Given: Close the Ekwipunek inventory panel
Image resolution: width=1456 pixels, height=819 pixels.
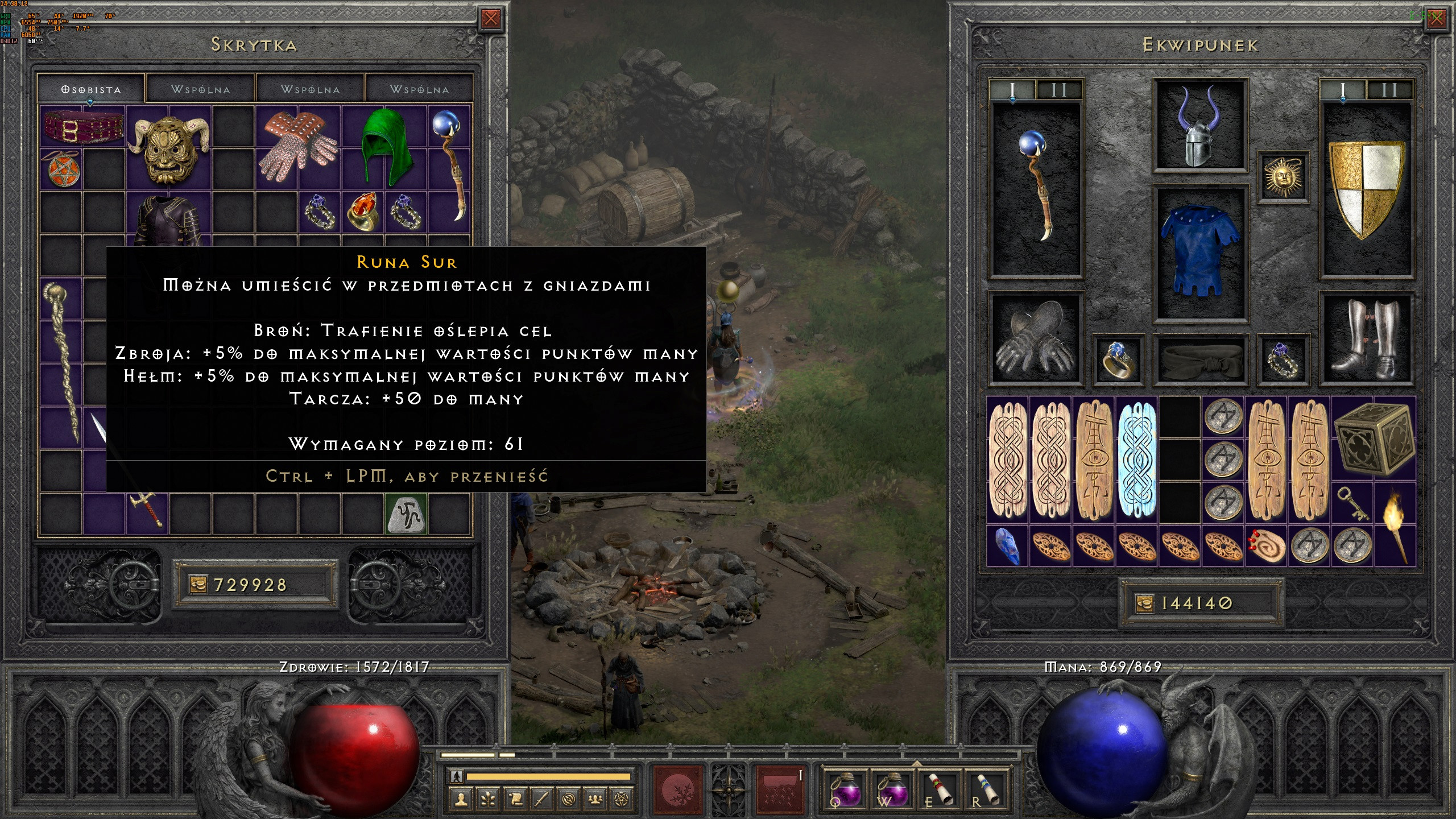Looking at the screenshot, I should pos(1436,19).
